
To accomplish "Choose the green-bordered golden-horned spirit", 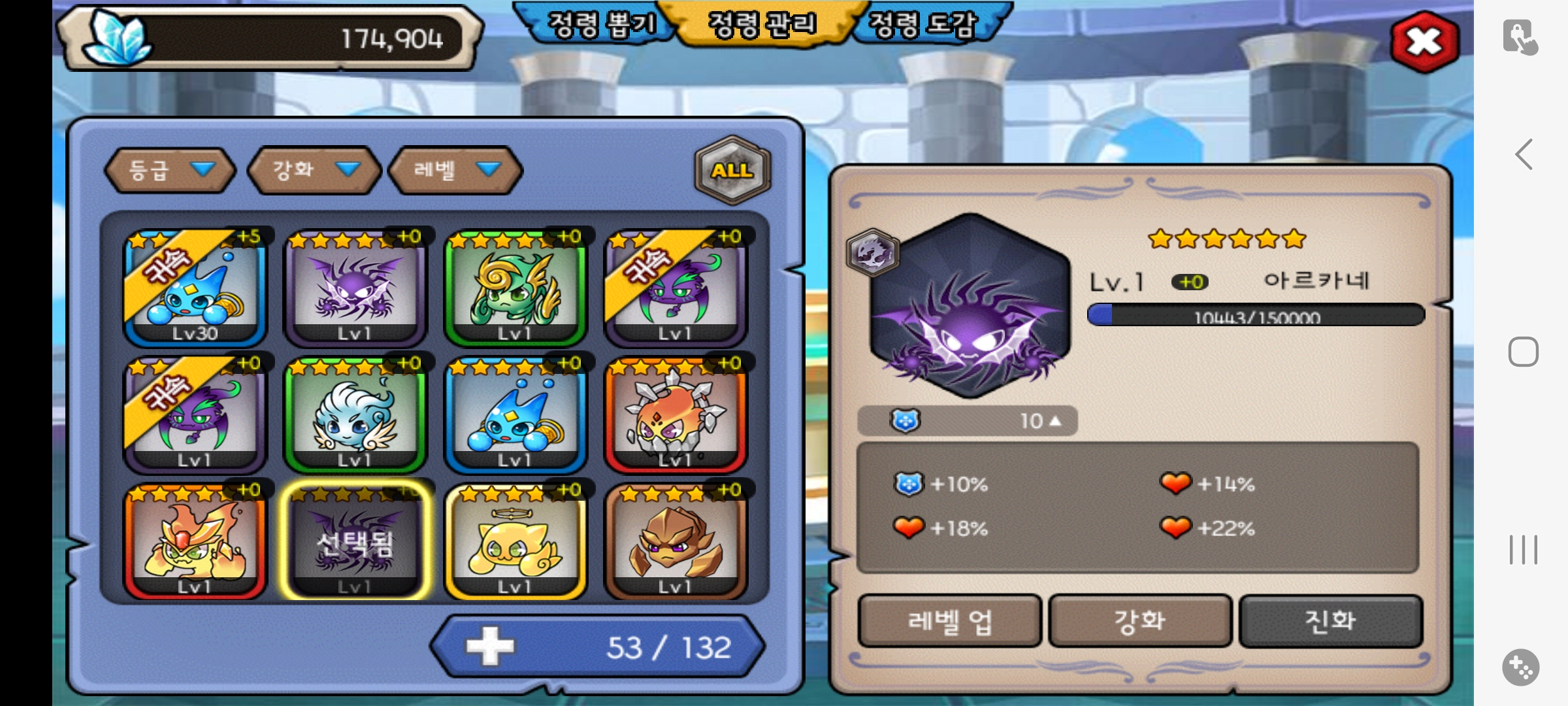I will coord(515,288).
